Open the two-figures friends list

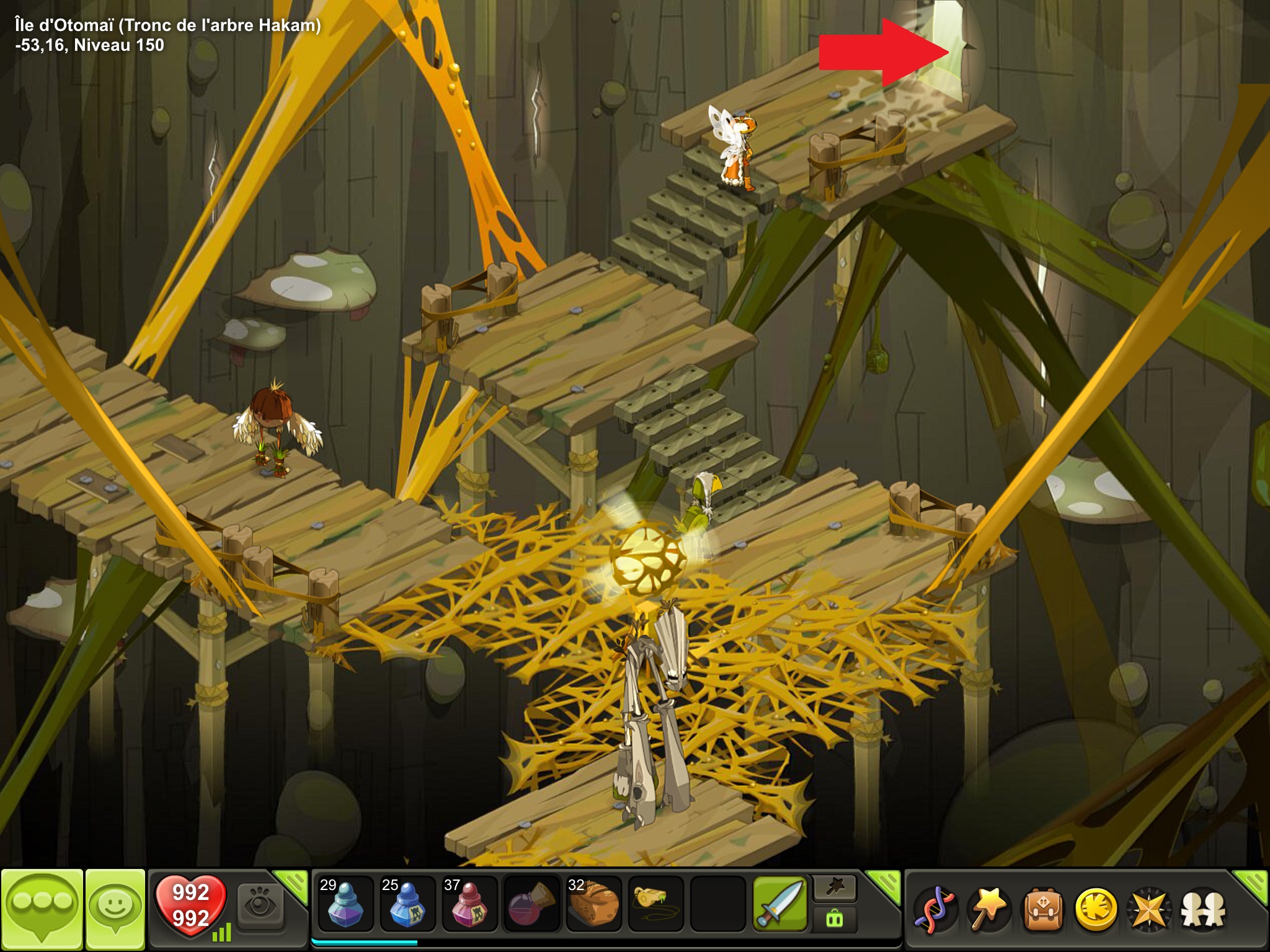pos(1203,909)
